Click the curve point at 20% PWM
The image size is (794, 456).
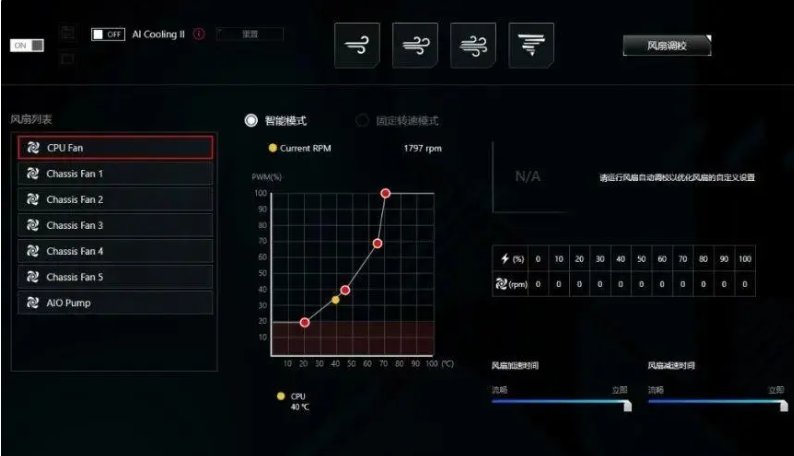(x=304, y=322)
